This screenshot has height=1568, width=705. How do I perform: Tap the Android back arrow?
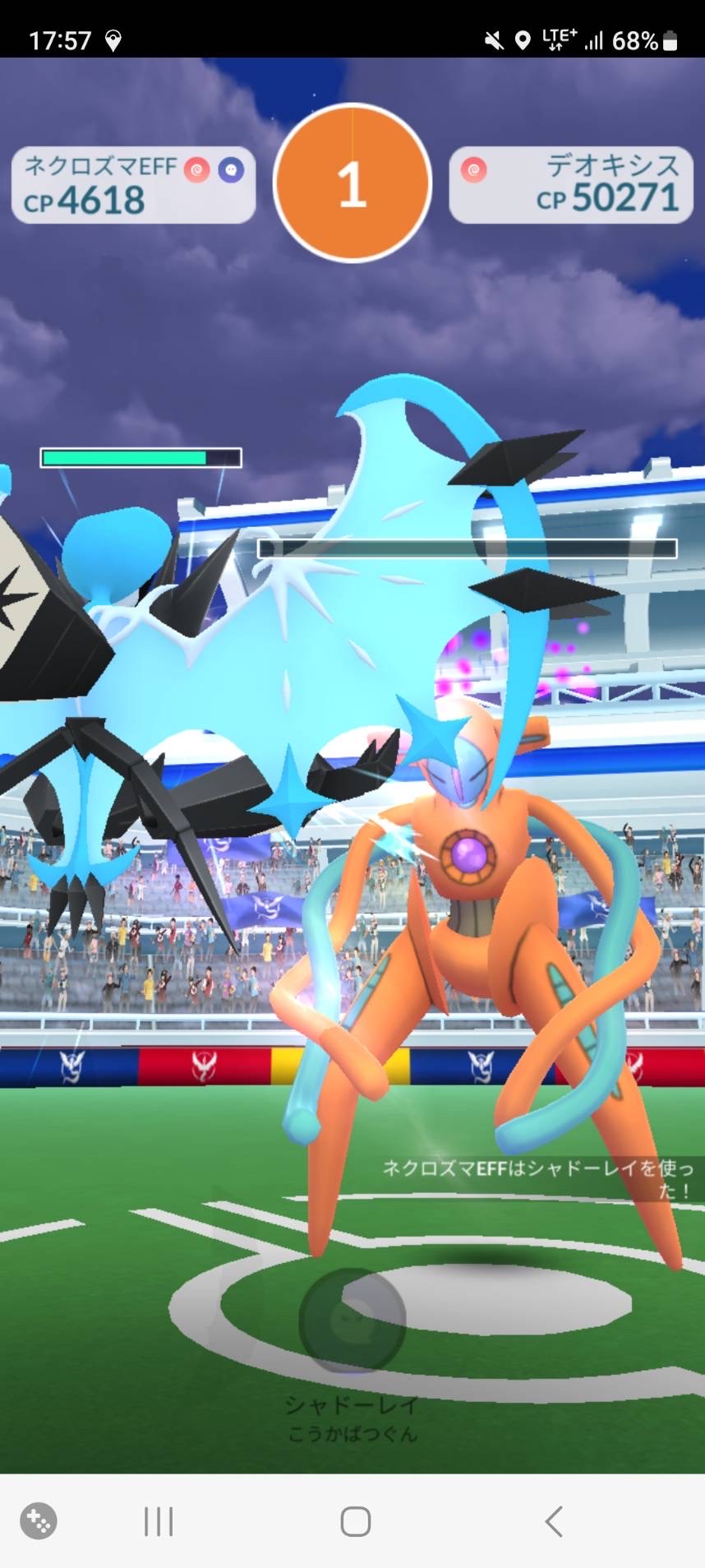point(554,1521)
